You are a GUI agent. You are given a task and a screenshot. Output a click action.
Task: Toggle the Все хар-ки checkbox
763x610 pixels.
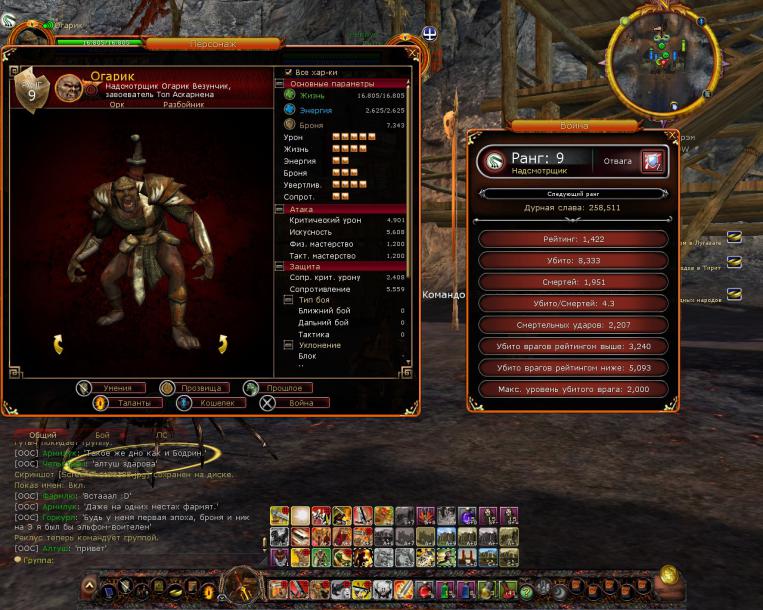point(289,72)
